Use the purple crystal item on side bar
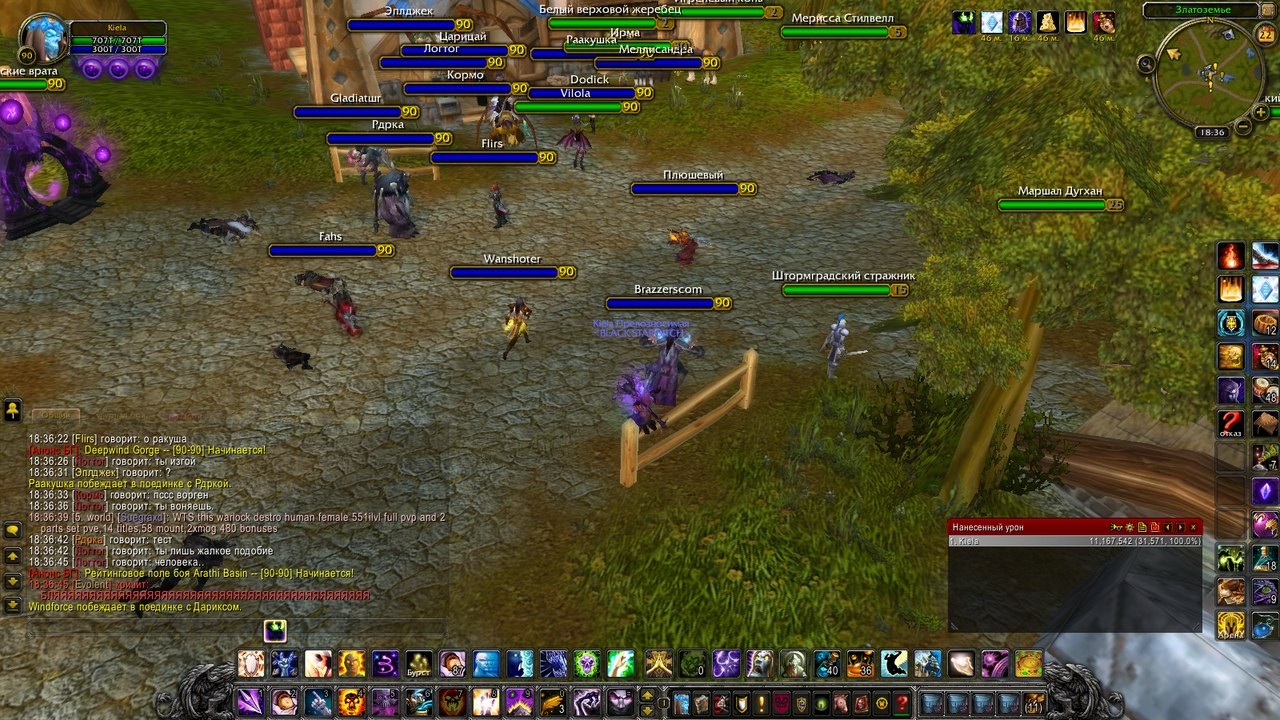The width and height of the screenshot is (1280, 720). coord(1265,492)
